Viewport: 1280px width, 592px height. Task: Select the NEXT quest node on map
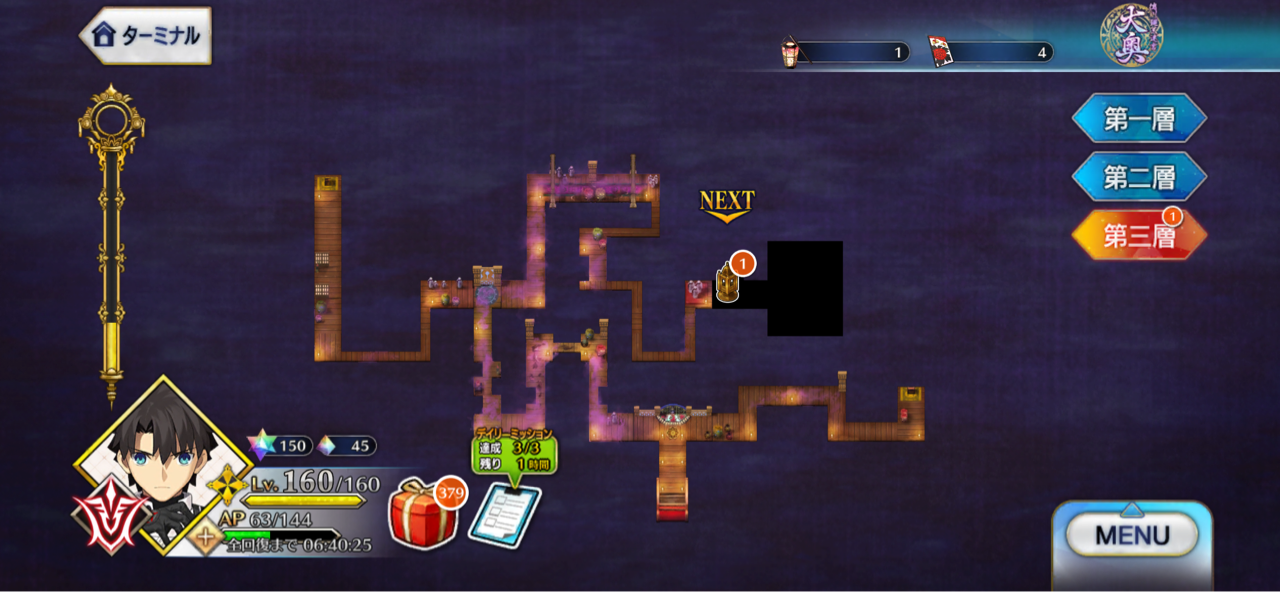[x=728, y=283]
